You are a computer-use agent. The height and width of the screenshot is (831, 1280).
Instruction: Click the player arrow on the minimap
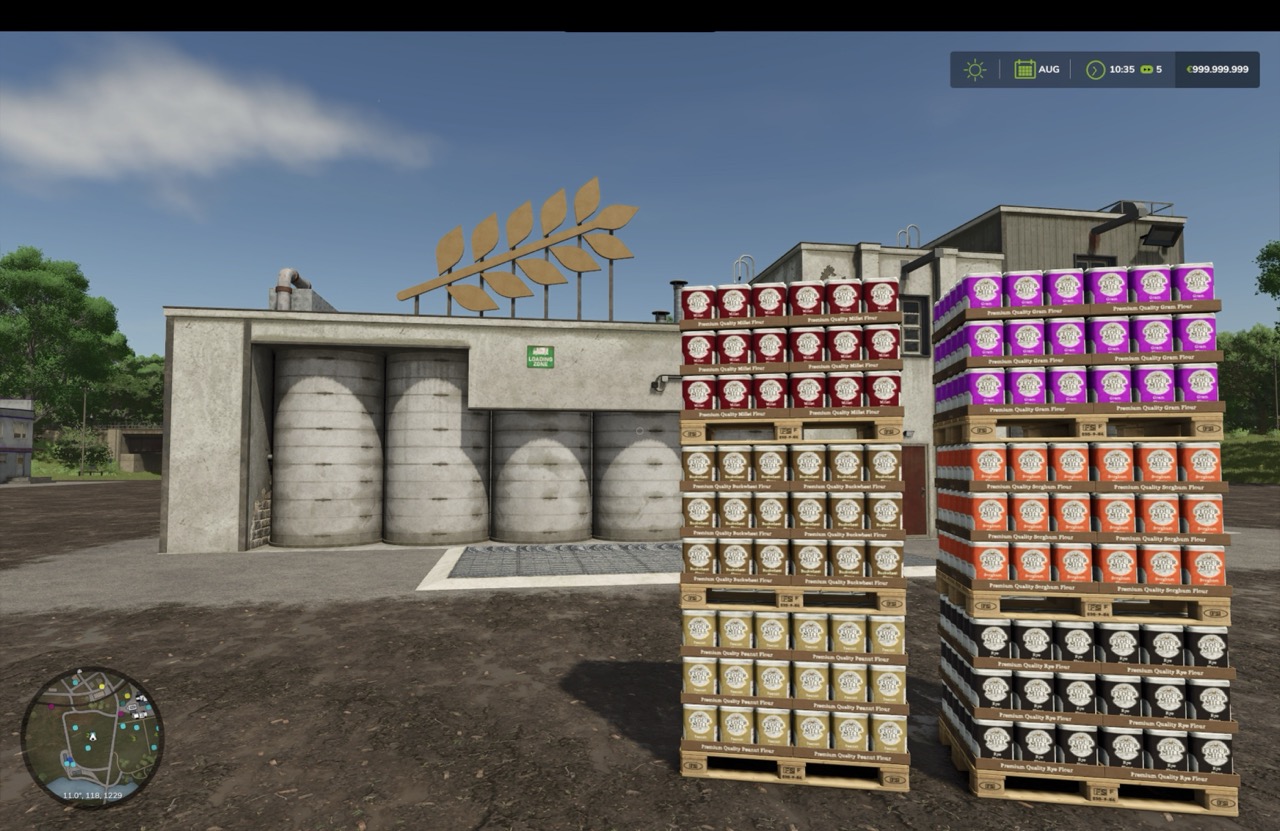(93, 736)
